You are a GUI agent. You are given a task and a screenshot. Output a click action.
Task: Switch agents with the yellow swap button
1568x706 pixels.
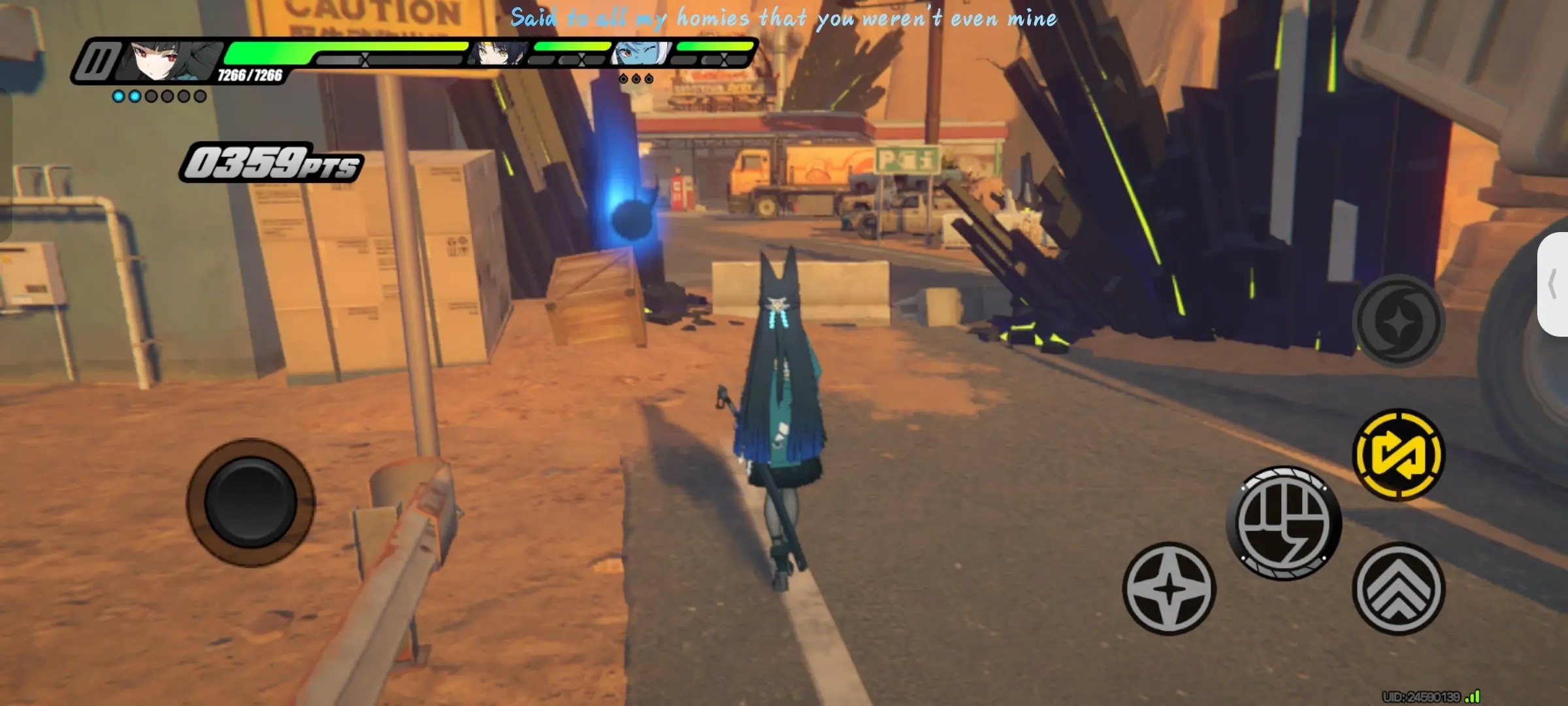click(x=1398, y=454)
